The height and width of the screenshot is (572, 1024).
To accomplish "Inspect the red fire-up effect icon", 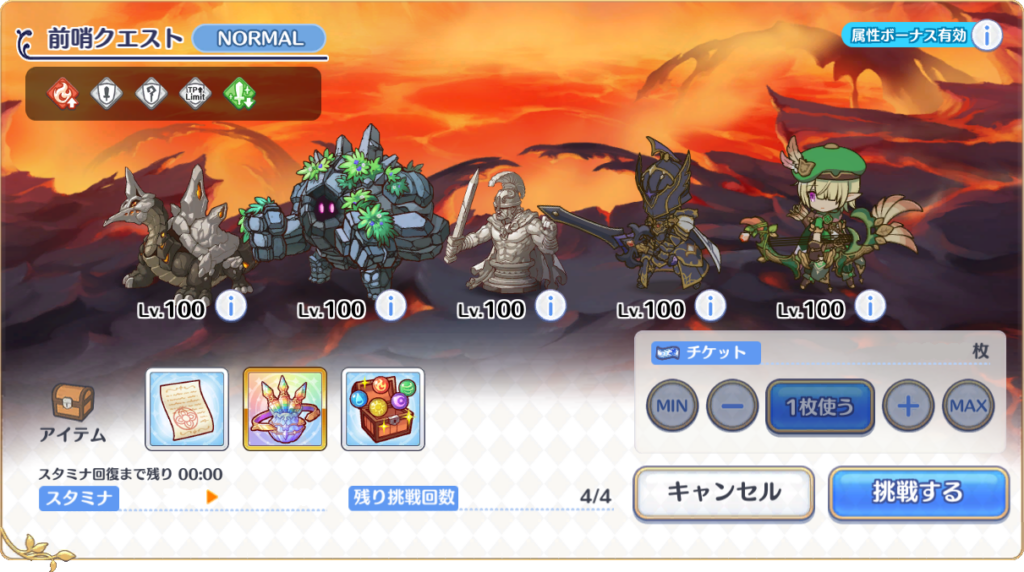I will coord(62,94).
